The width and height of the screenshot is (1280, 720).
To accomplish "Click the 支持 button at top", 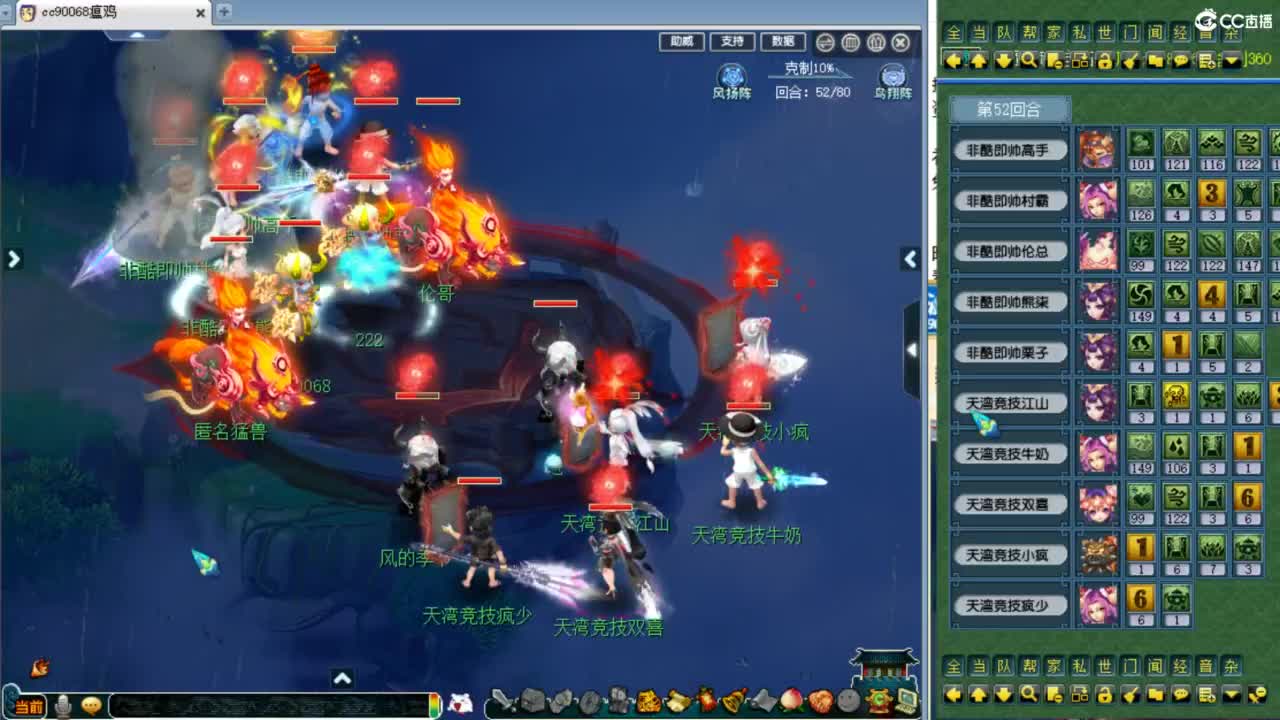I will click(733, 41).
